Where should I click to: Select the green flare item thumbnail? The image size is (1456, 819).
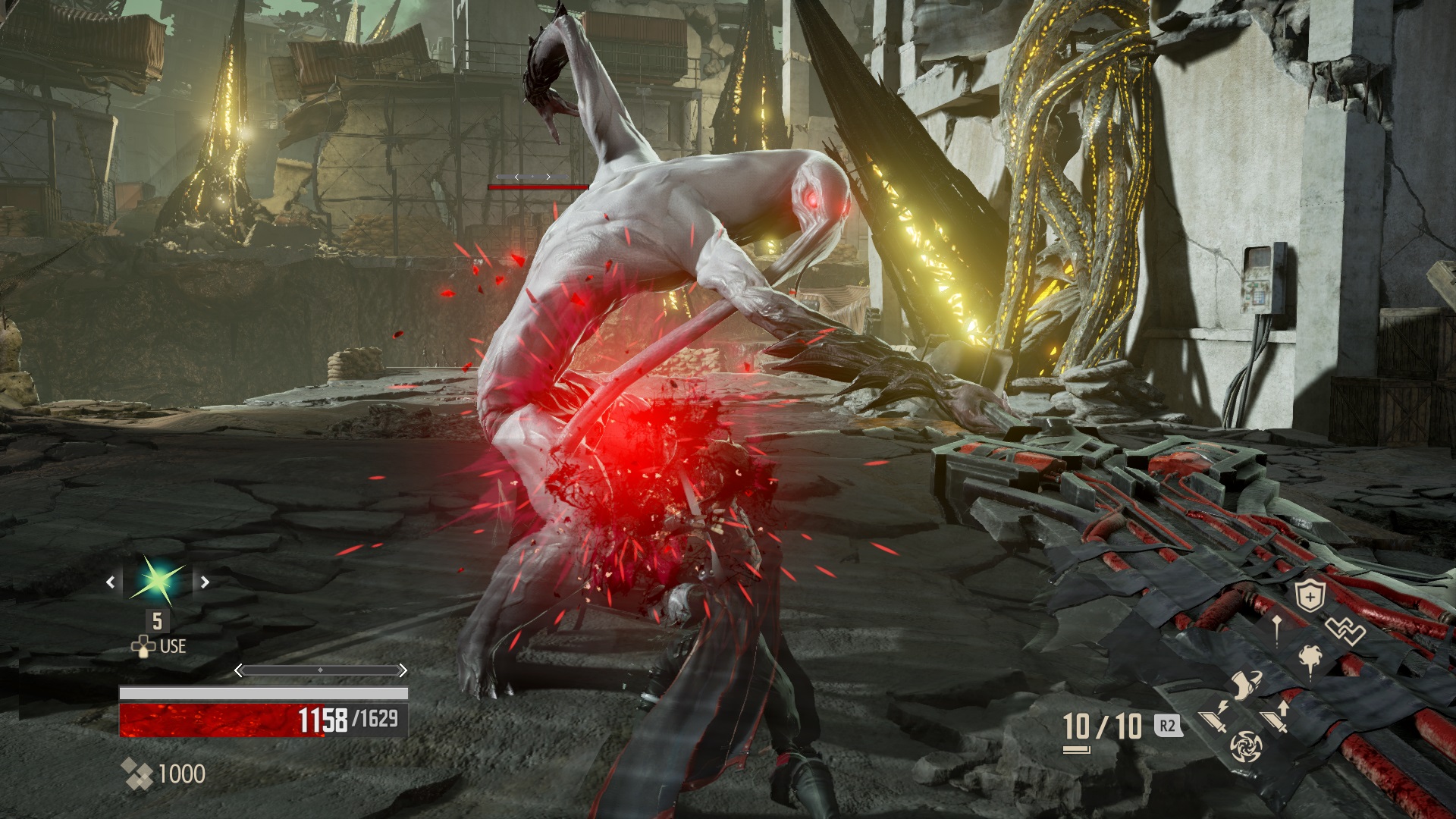pyautogui.click(x=156, y=582)
